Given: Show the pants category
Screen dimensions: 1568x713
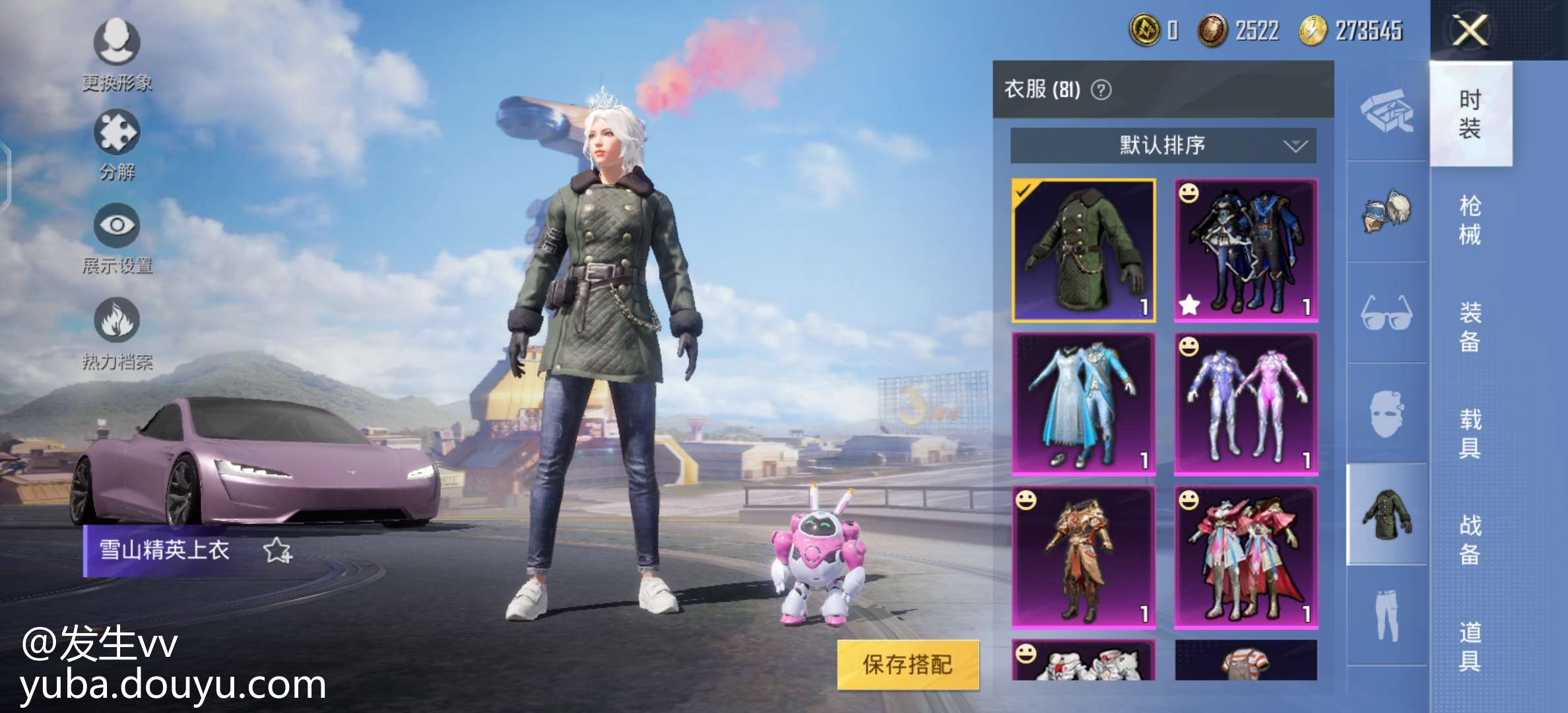Looking at the screenshot, I should (x=1387, y=615).
